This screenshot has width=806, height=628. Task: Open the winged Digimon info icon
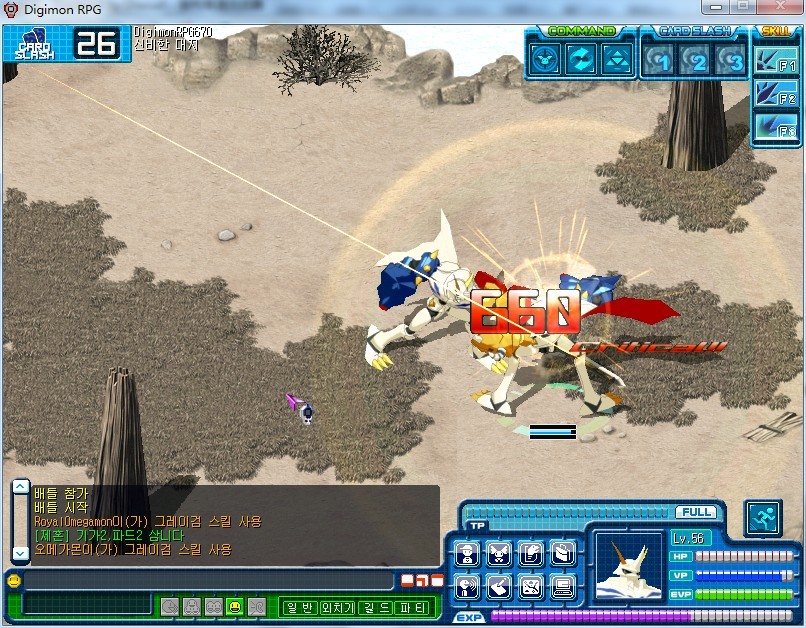499,554
